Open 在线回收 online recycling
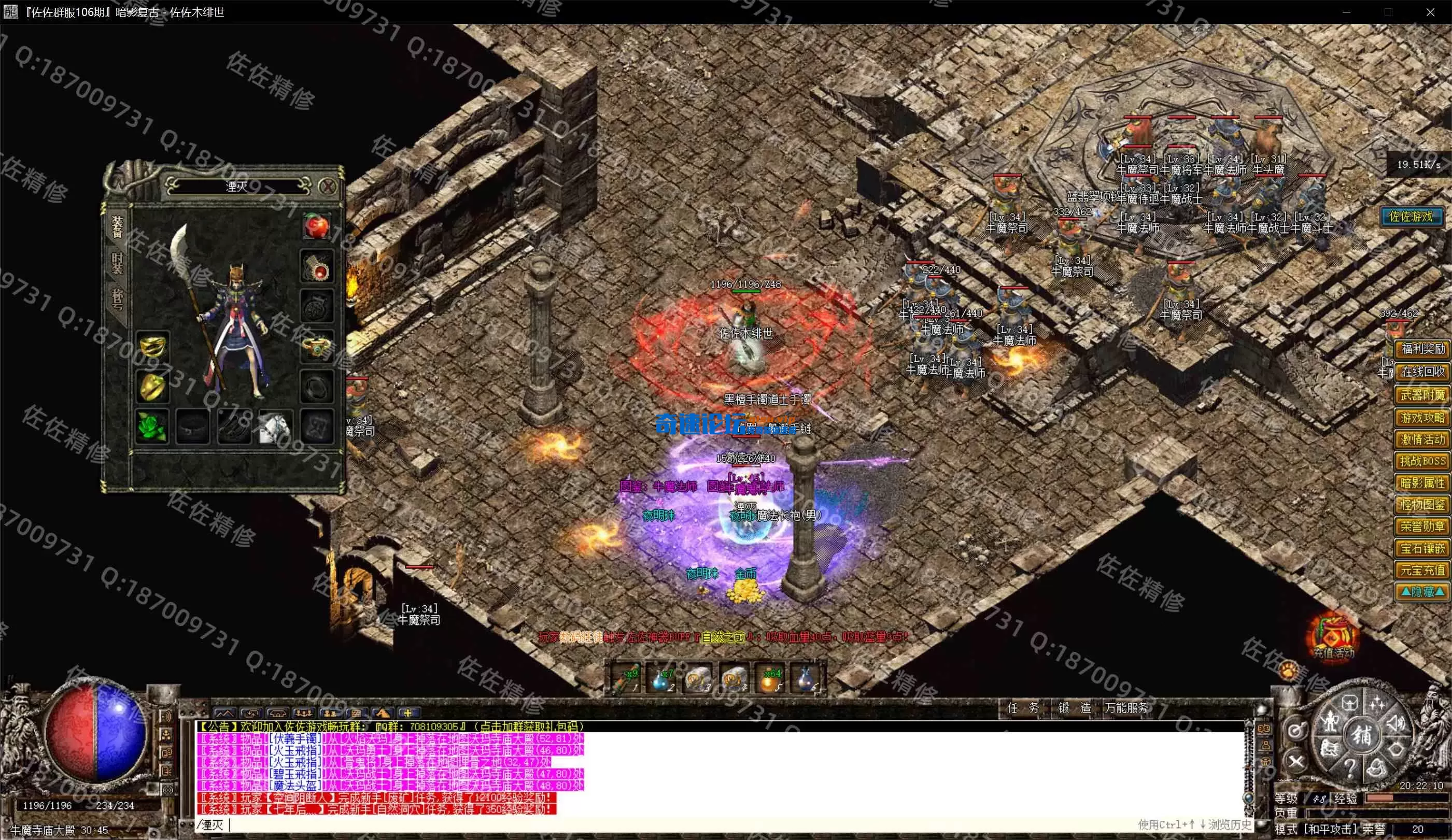Screen dimensions: 1452x840 coord(1422,372)
